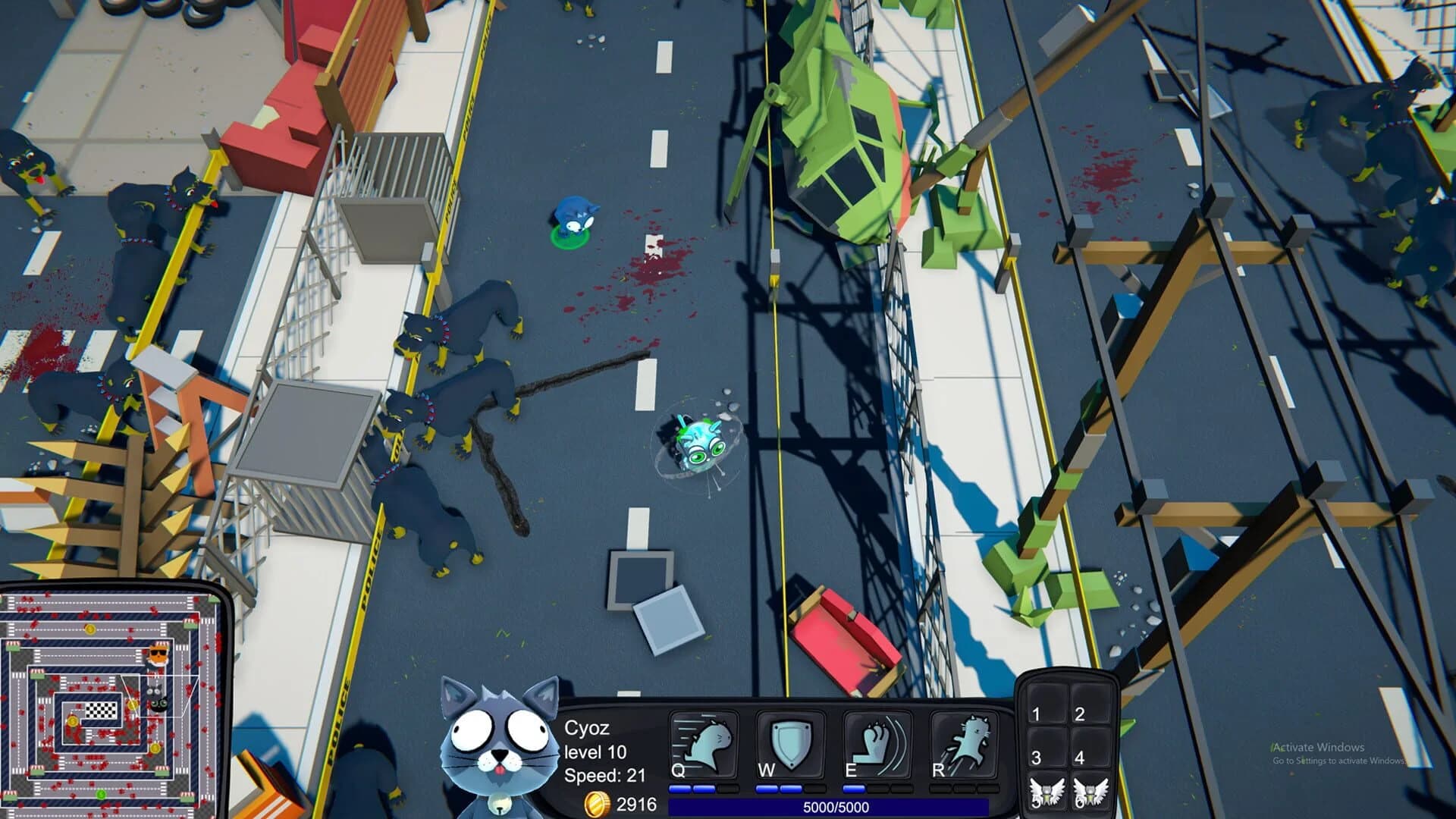Click the 5000/5000 health bar
Viewport: 1456px width, 819px height.
857,808
